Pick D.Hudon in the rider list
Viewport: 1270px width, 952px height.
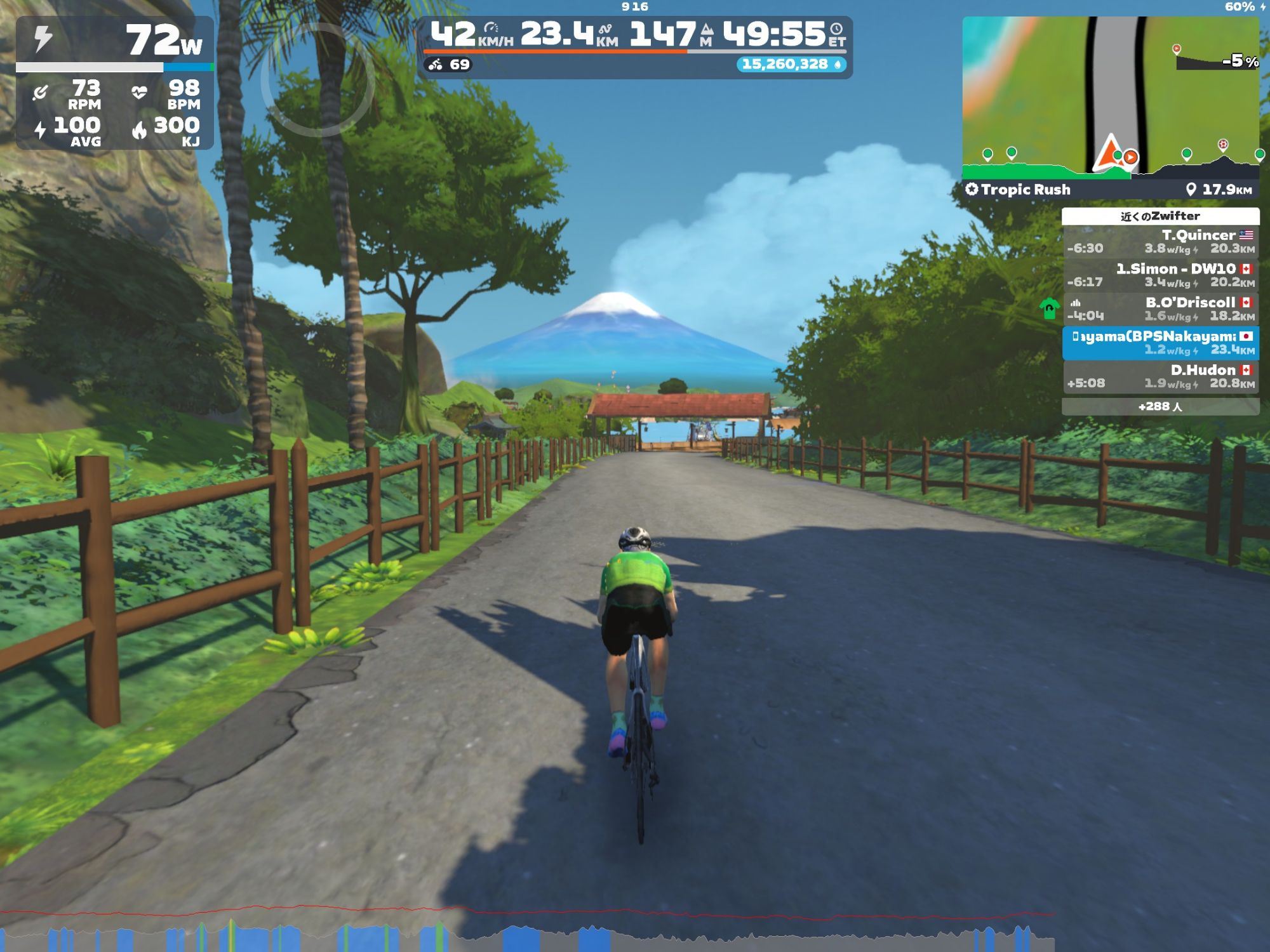pos(1160,376)
